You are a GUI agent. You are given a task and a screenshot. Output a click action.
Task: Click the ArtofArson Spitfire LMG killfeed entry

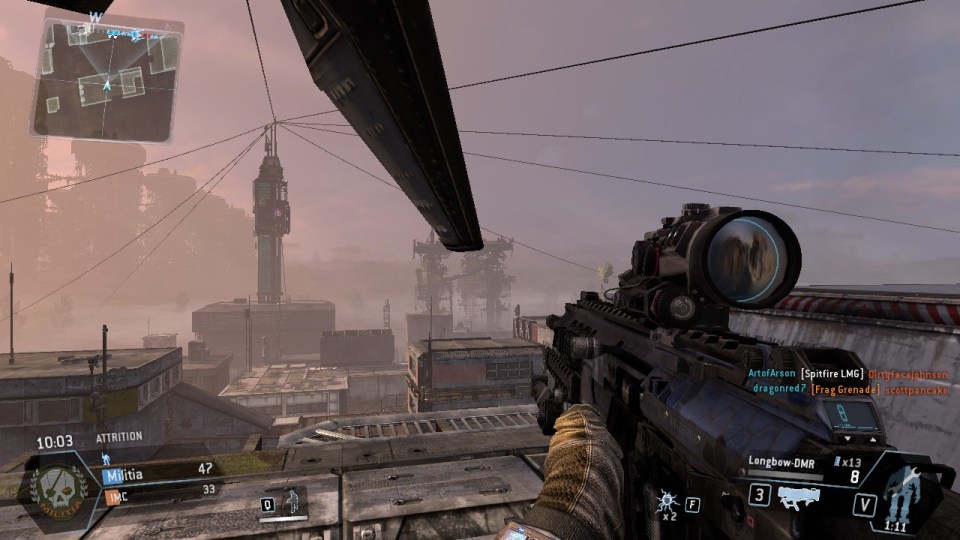coord(848,373)
